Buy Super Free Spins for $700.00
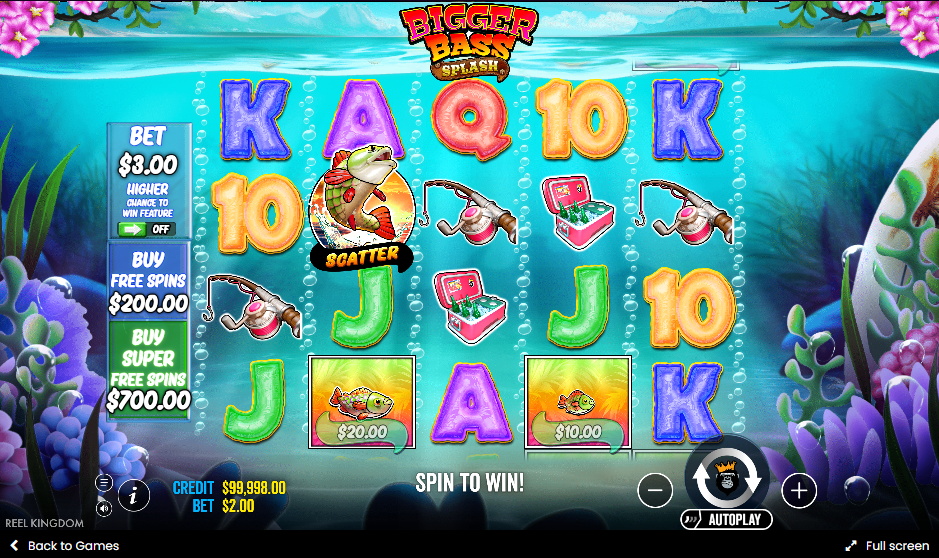Screen dimensions: 939x558 pyautogui.click(x=148, y=368)
